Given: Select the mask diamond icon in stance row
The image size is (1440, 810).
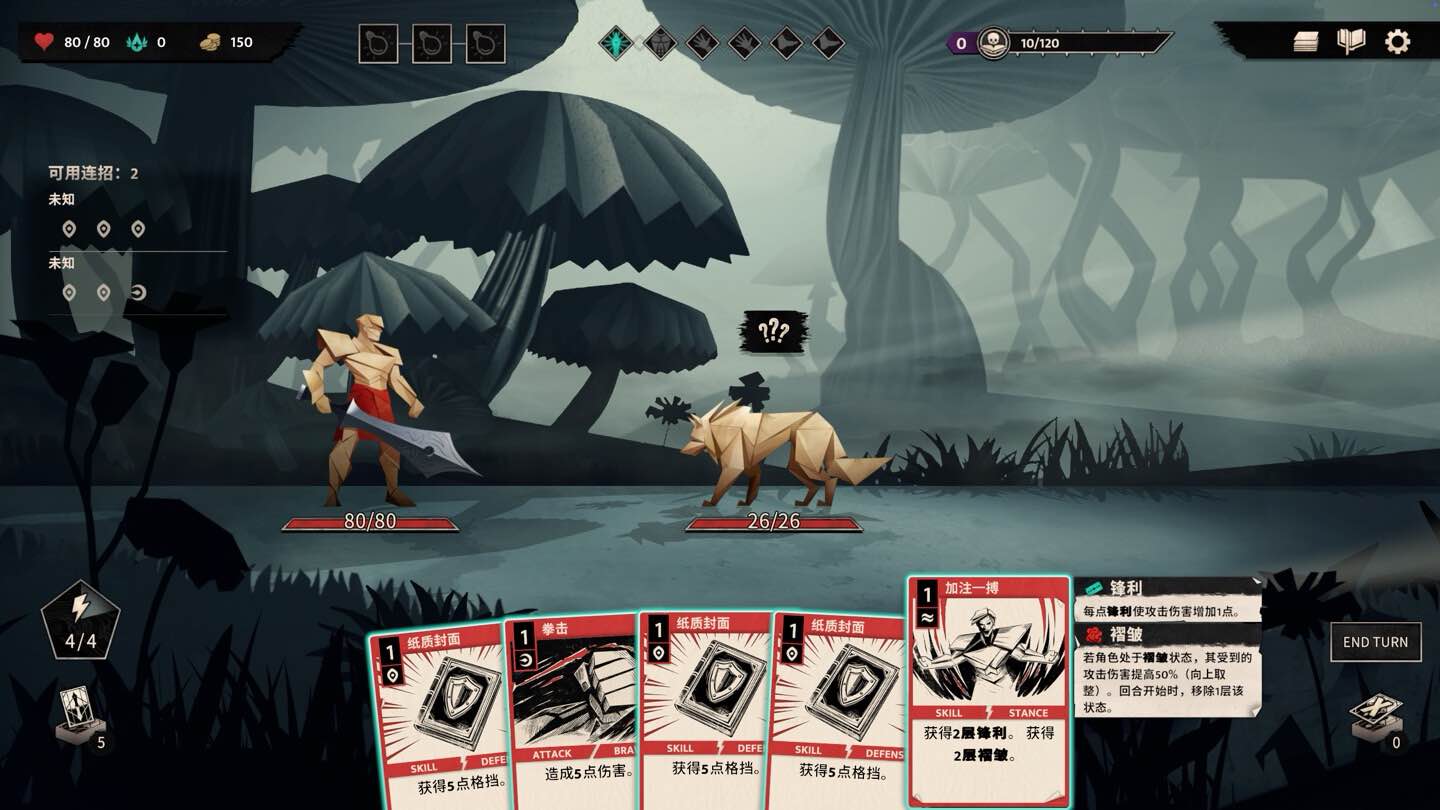Looking at the screenshot, I should (x=660, y=44).
